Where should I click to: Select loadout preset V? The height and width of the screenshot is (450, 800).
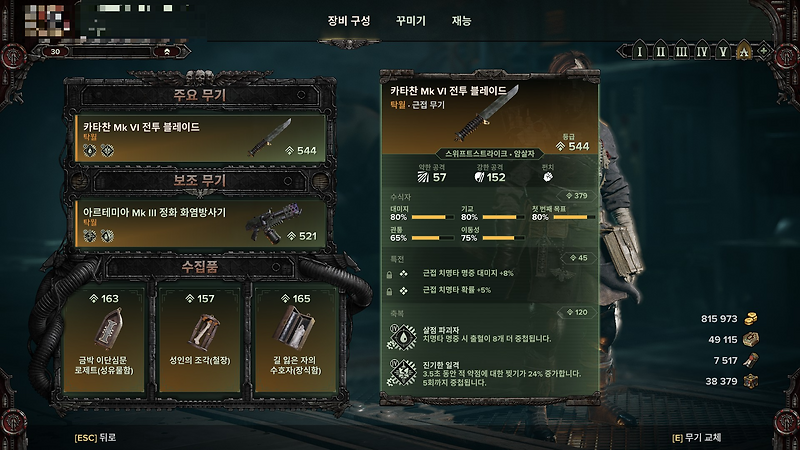tap(722, 51)
